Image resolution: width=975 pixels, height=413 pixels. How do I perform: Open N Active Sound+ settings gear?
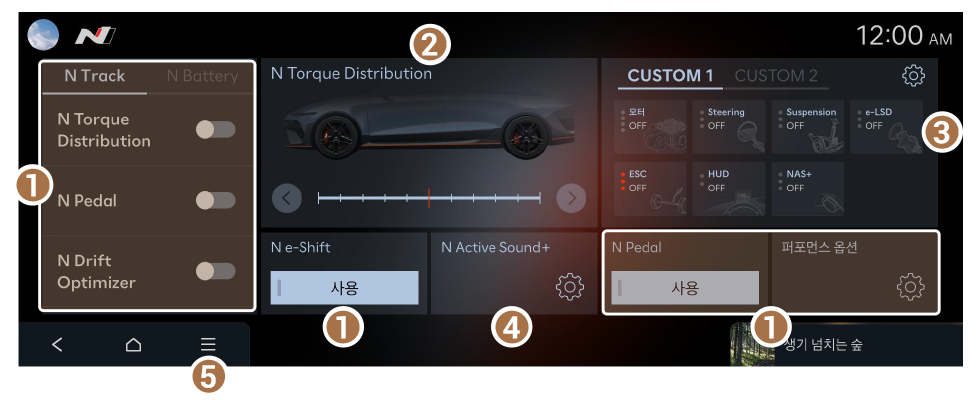pos(569,287)
